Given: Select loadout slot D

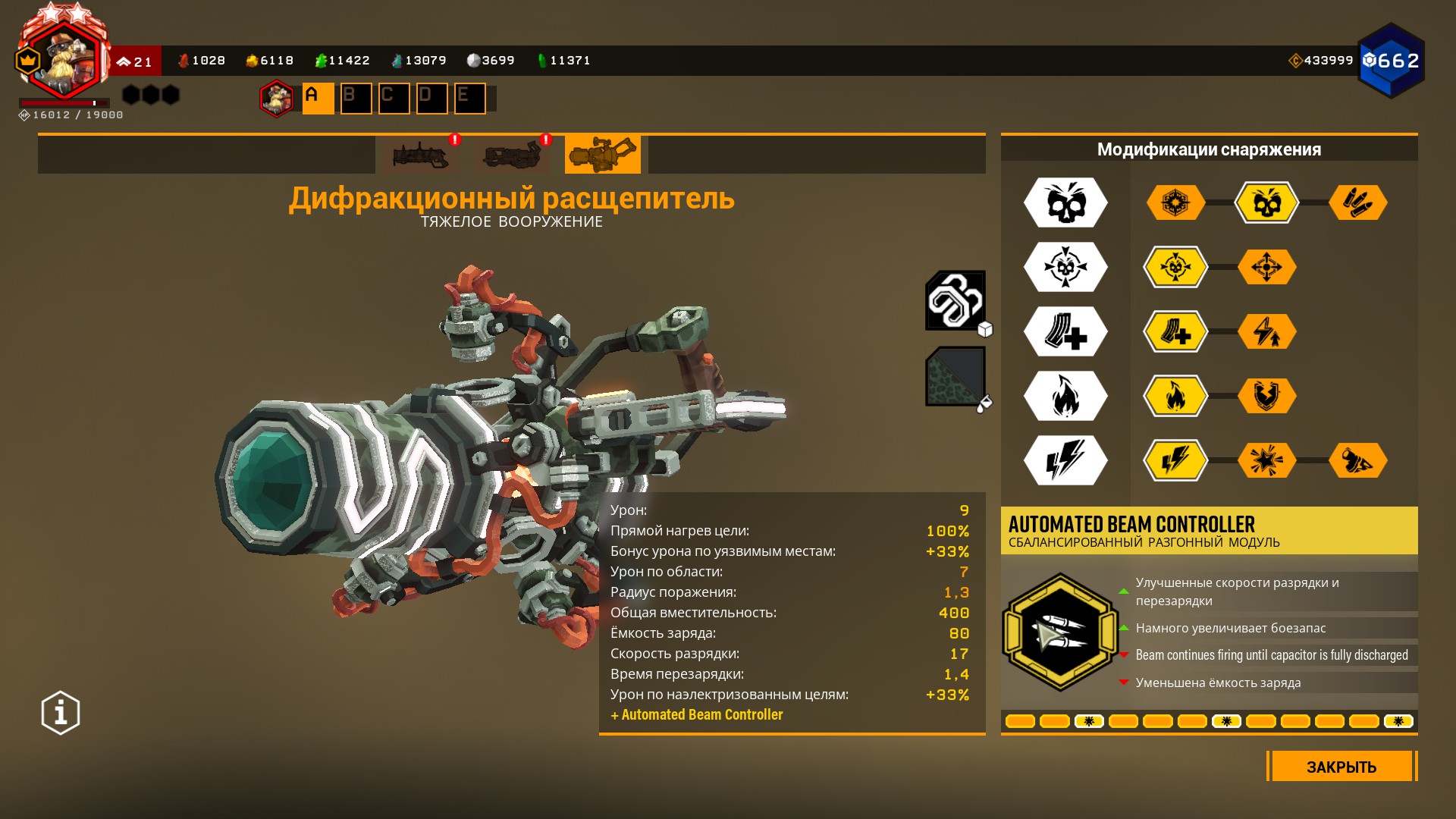Looking at the screenshot, I should point(431,99).
